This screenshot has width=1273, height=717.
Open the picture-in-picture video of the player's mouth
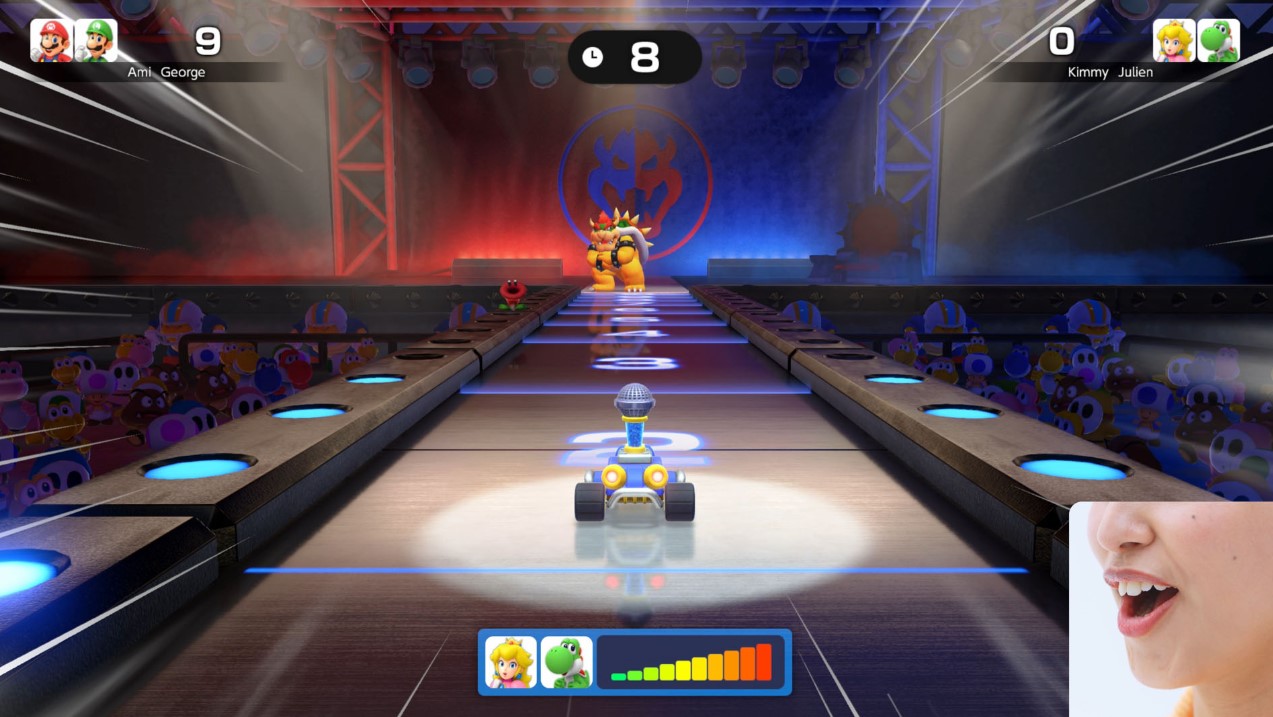point(1170,610)
